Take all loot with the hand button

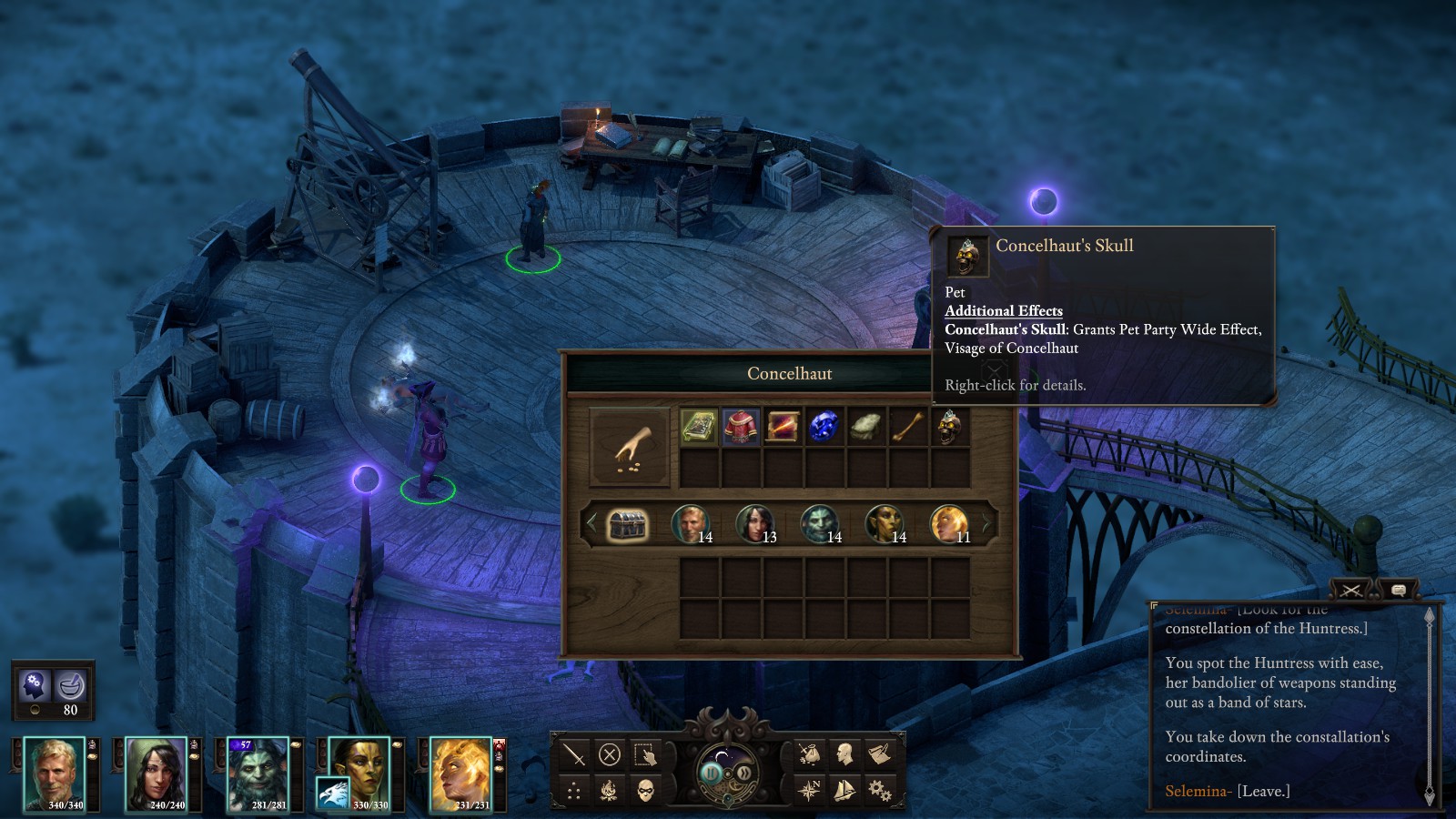pos(629,447)
